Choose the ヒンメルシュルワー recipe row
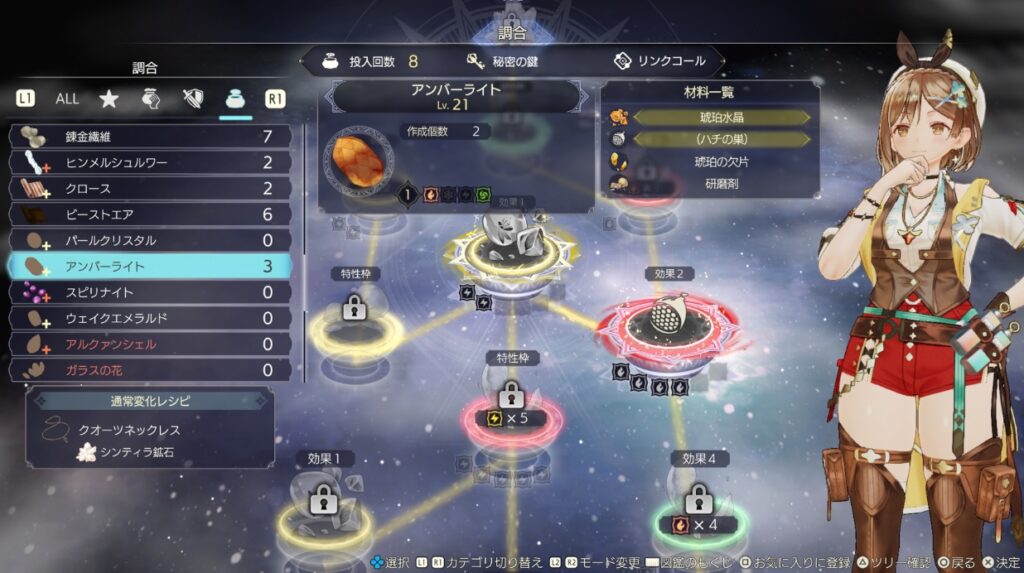The width and height of the screenshot is (1024, 573). click(150, 162)
